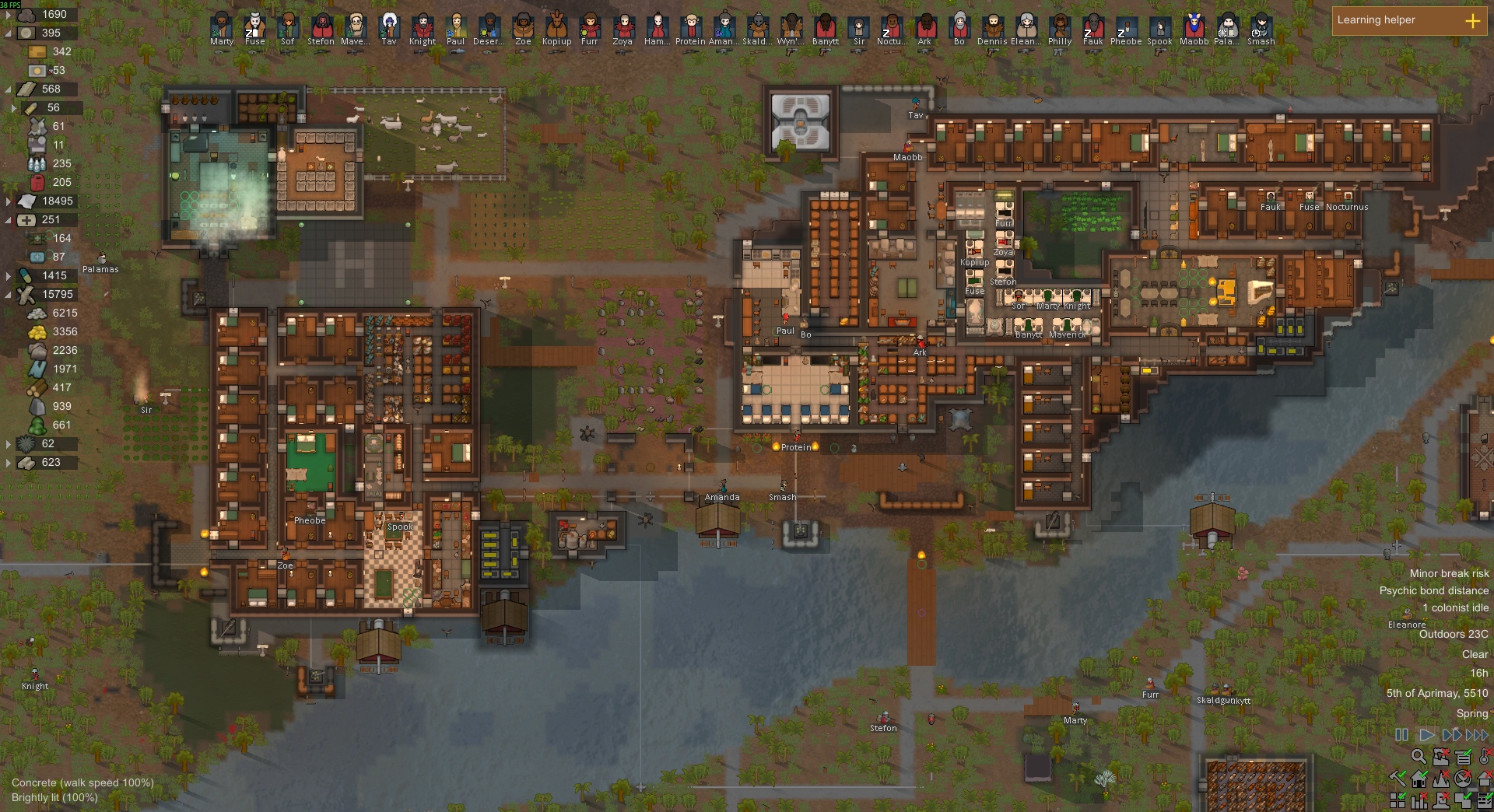Expand the silver 1690 resource category
This screenshot has height=812, width=1494.
(9, 14)
